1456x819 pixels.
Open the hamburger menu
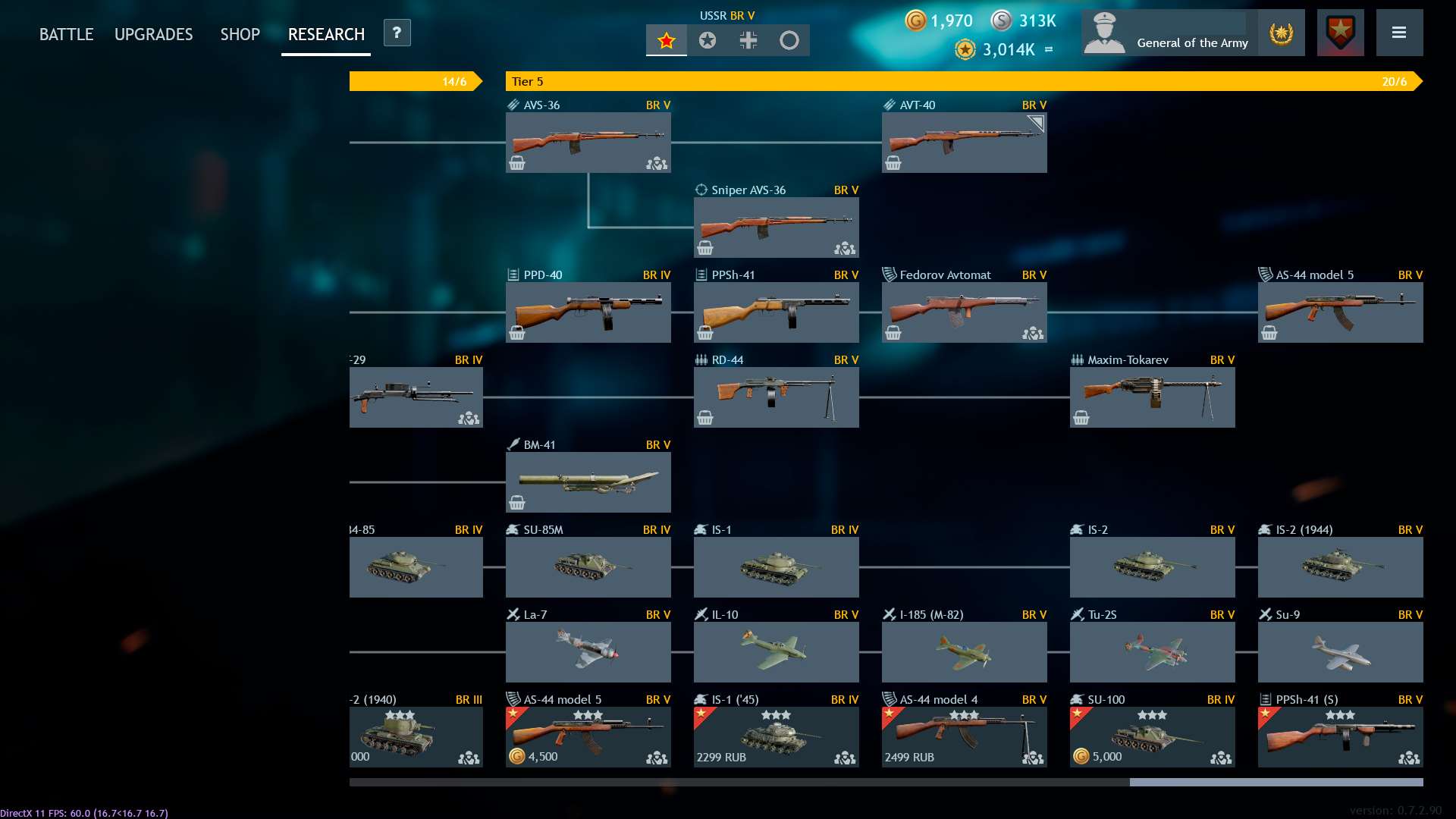click(x=1401, y=33)
